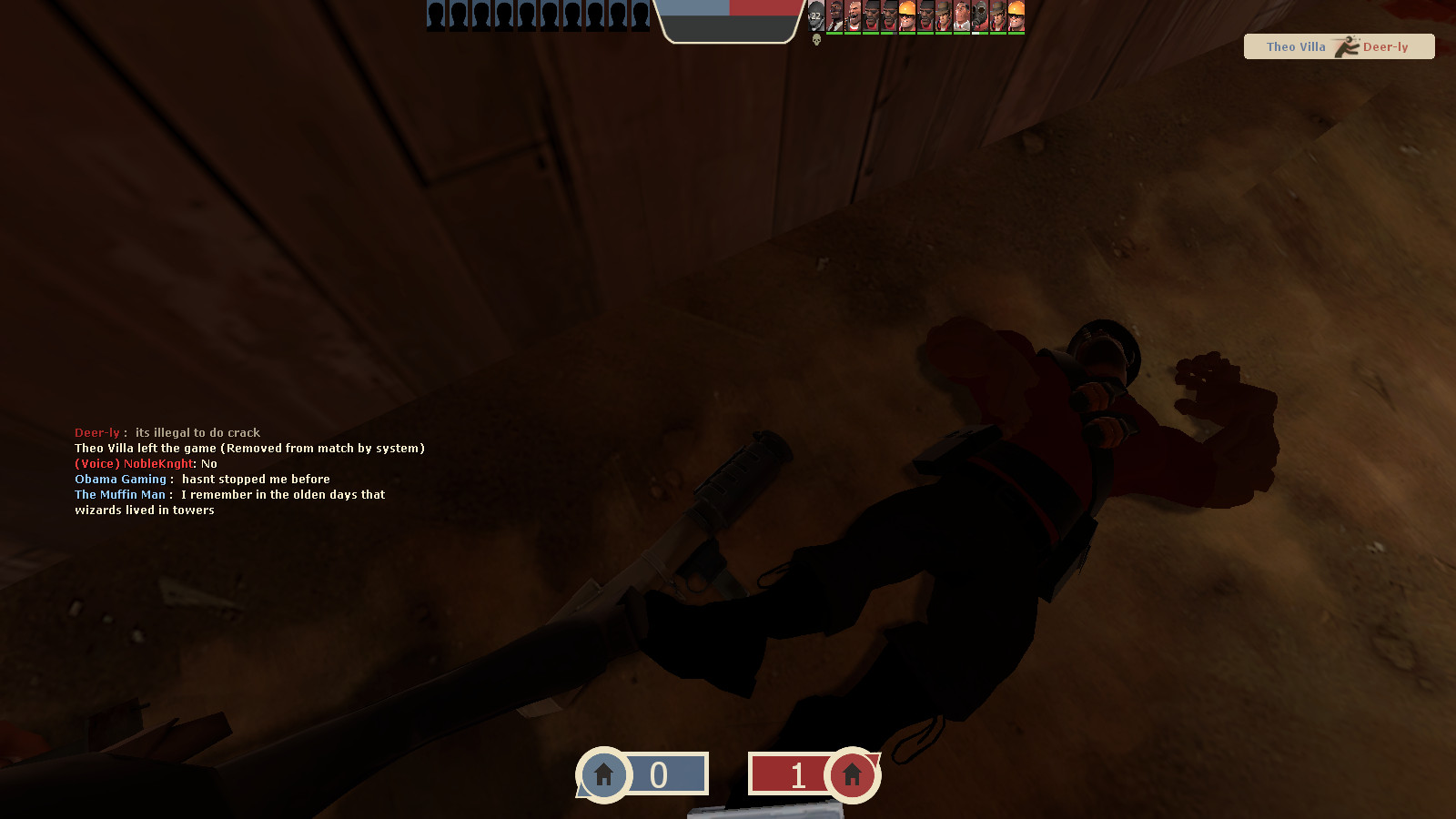This screenshot has height=819, width=1456.
Task: Select Deer-ly's name in chat
Action: 96,432
